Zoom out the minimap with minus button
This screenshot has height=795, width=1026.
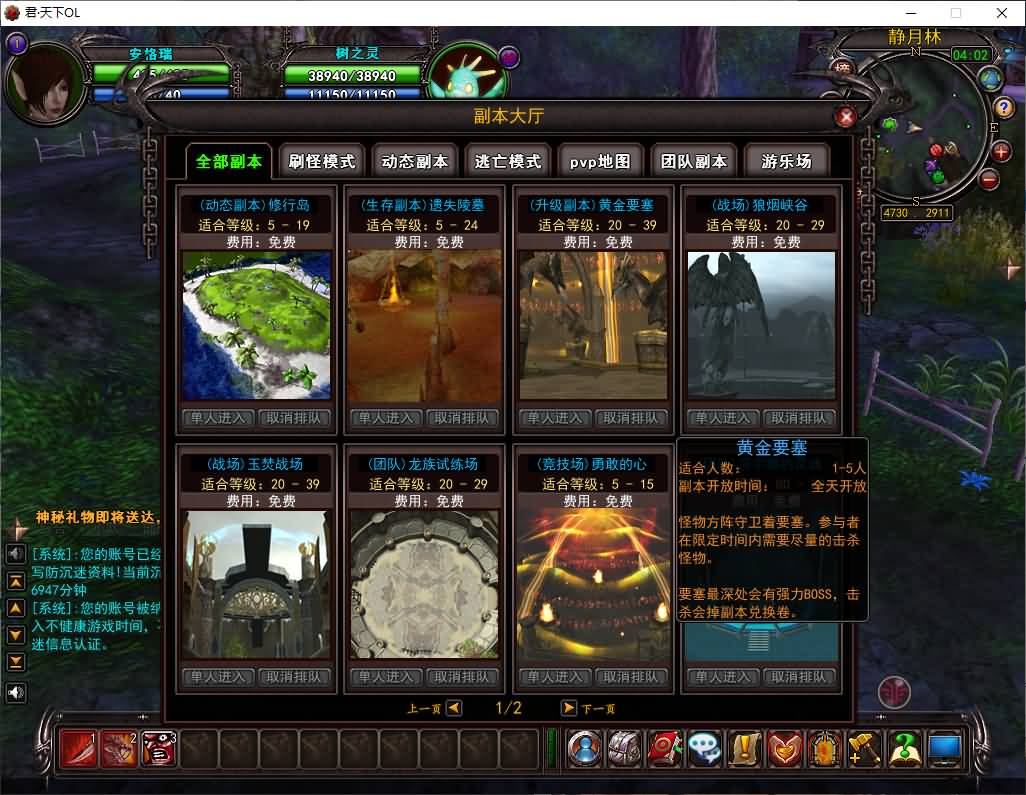tap(989, 180)
